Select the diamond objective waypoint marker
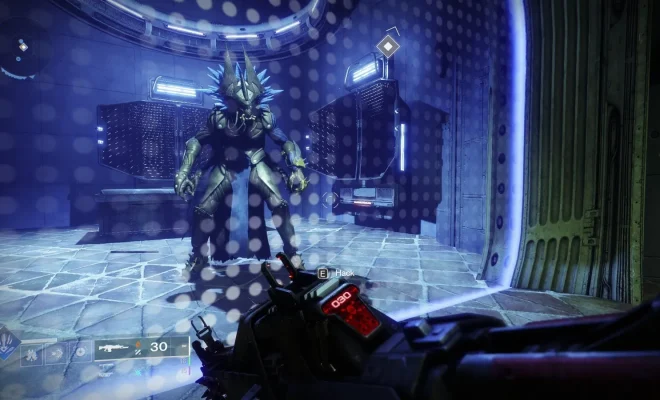Image resolution: width=660 pixels, height=400 pixels. point(387,44)
